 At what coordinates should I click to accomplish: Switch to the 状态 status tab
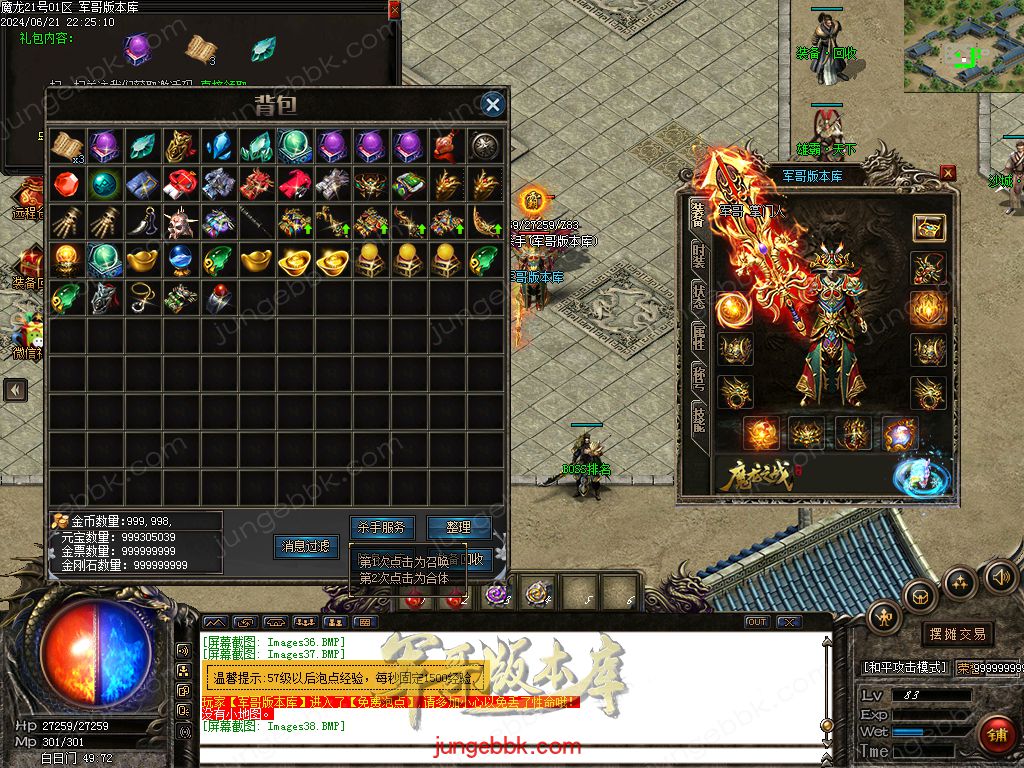(698, 297)
